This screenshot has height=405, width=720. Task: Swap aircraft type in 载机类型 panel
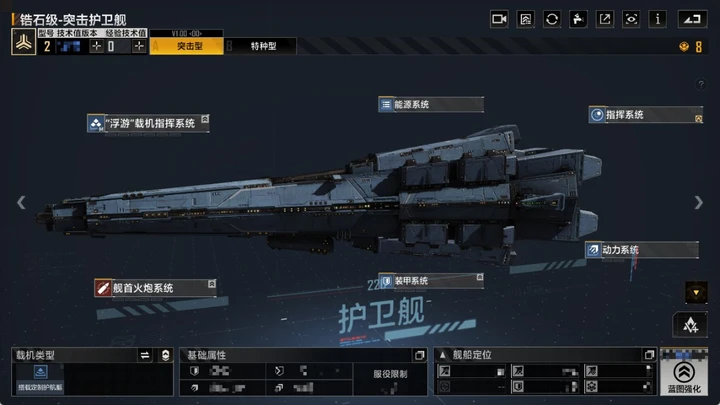tap(144, 355)
